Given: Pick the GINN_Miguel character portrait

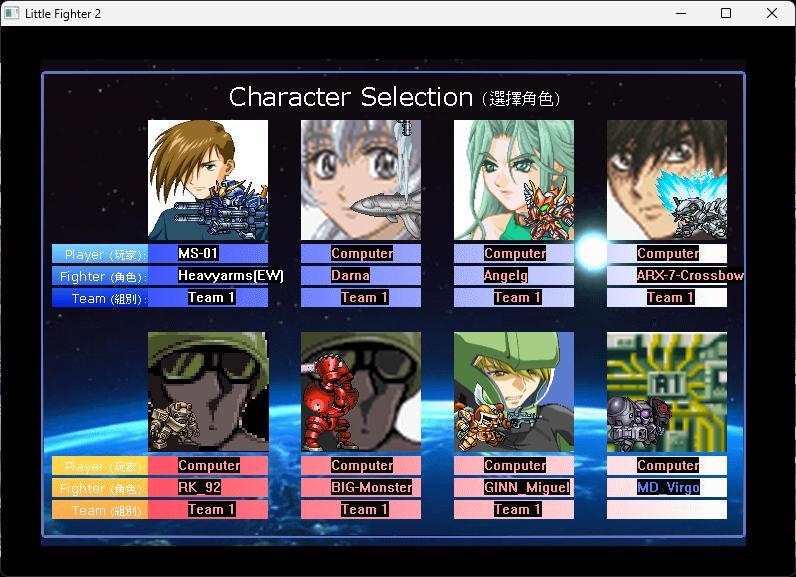Looking at the screenshot, I should click(x=514, y=392).
